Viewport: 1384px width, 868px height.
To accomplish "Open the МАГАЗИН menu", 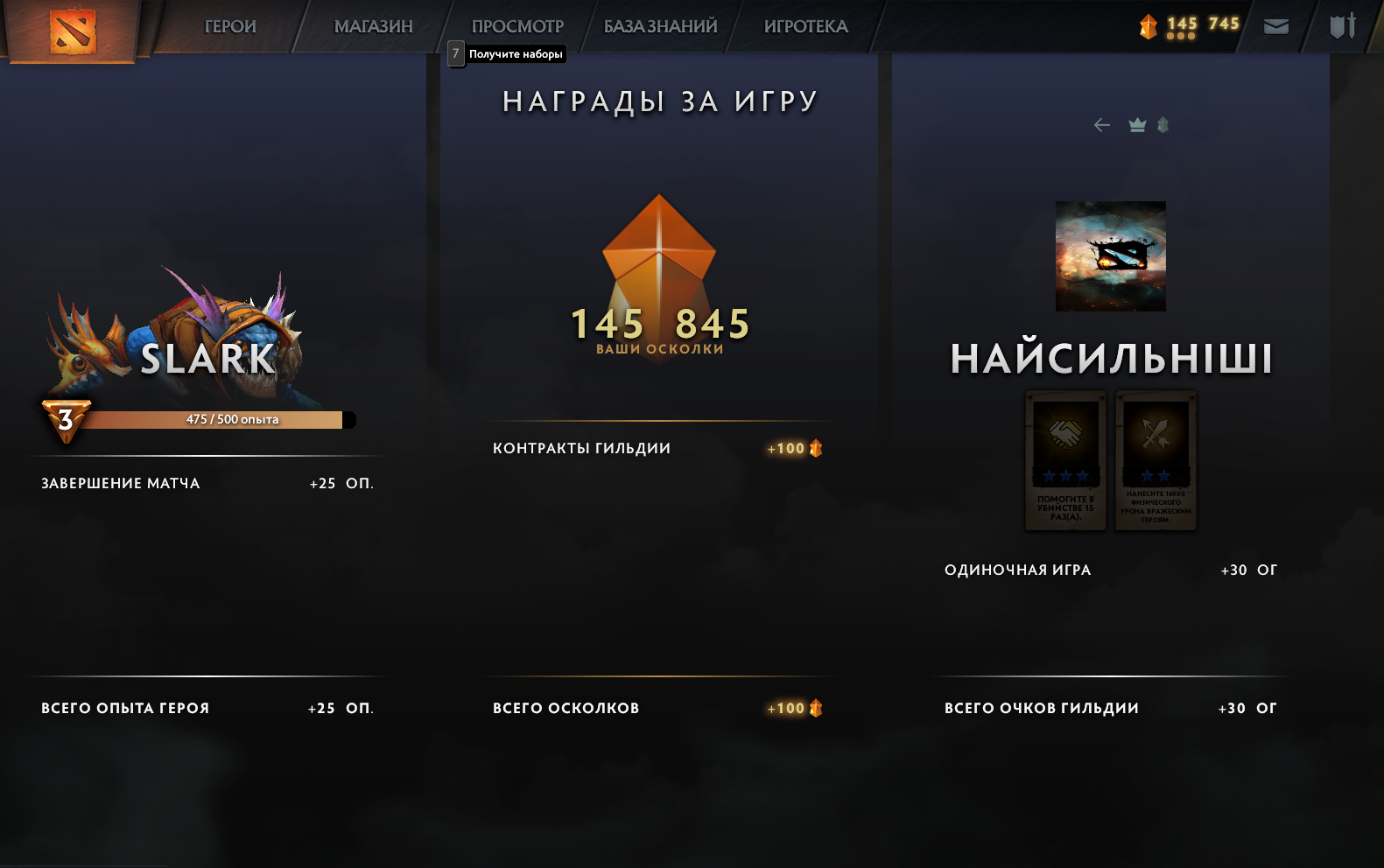I will [x=374, y=25].
